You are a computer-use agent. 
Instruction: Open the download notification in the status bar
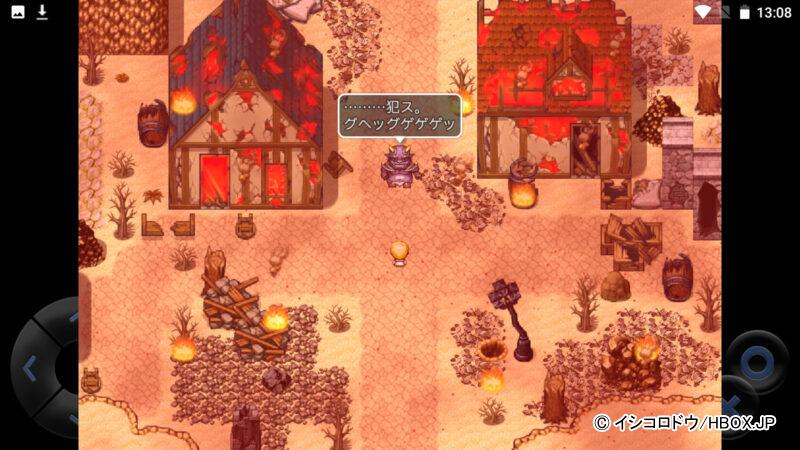(42, 12)
